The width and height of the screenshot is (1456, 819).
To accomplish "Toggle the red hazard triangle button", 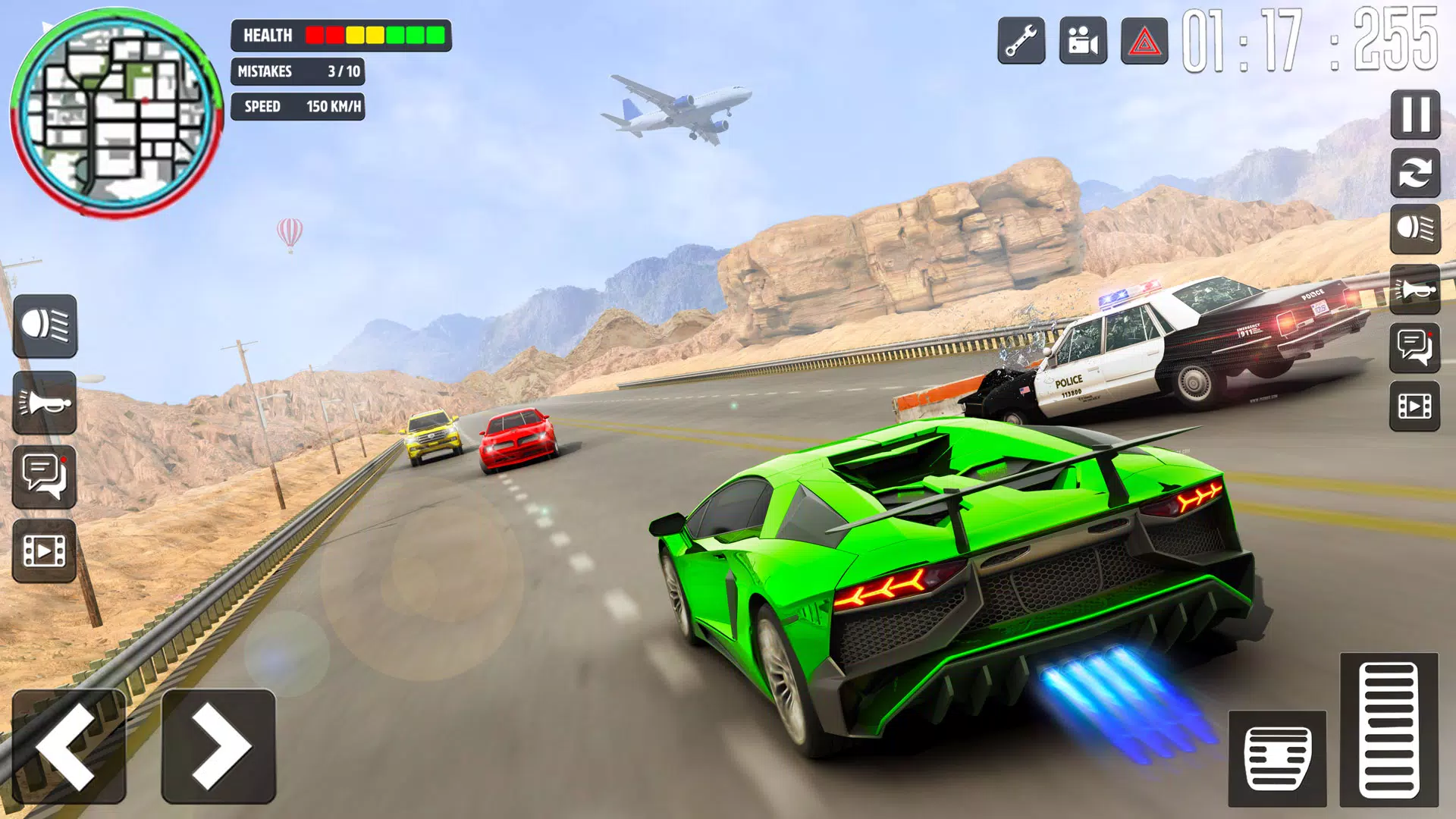I will coord(1144,41).
